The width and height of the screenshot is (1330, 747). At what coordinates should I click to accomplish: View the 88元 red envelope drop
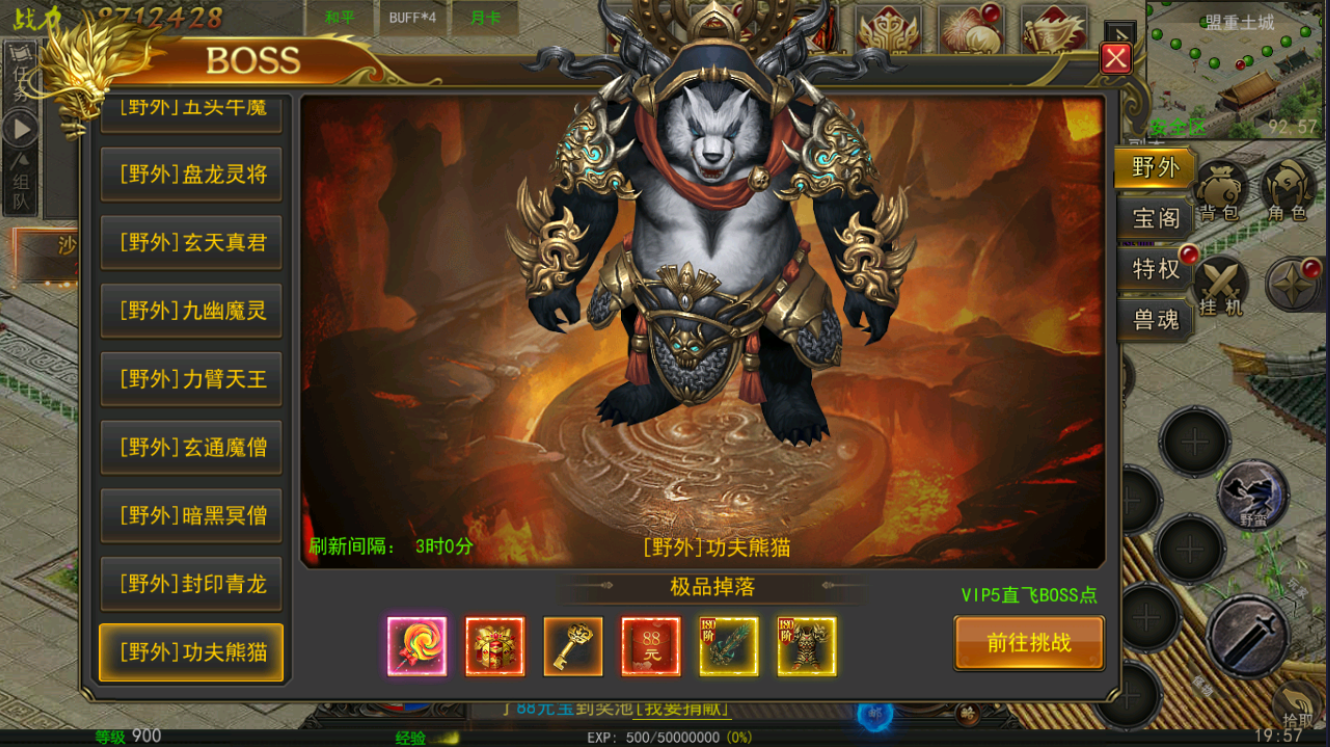pos(651,646)
